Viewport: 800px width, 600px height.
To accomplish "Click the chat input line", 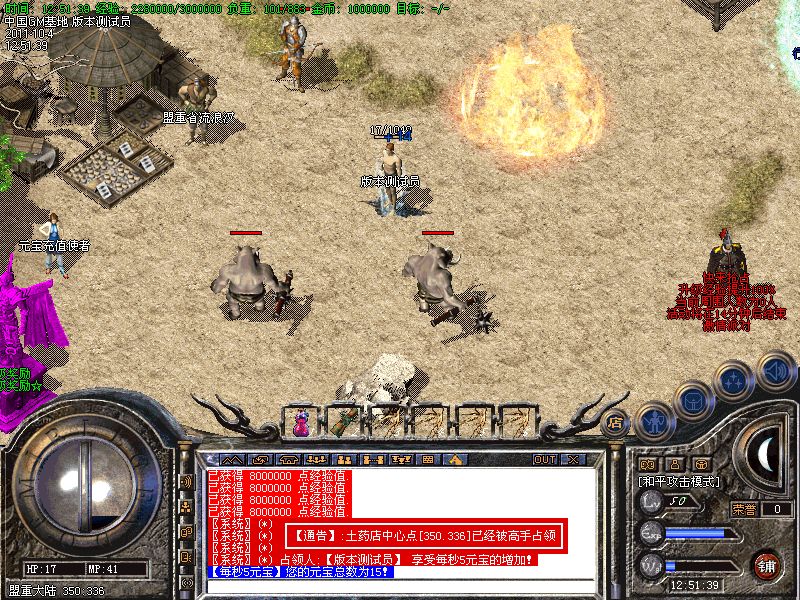I will pos(400,586).
